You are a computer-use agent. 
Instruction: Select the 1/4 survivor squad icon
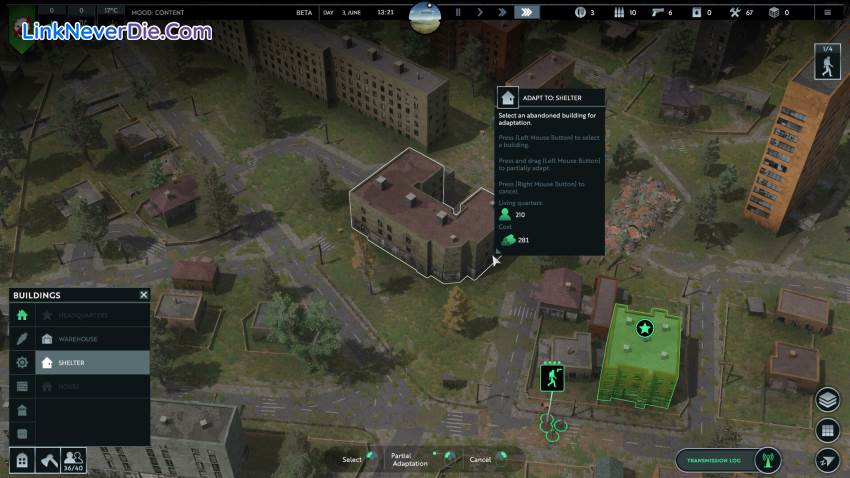827,62
